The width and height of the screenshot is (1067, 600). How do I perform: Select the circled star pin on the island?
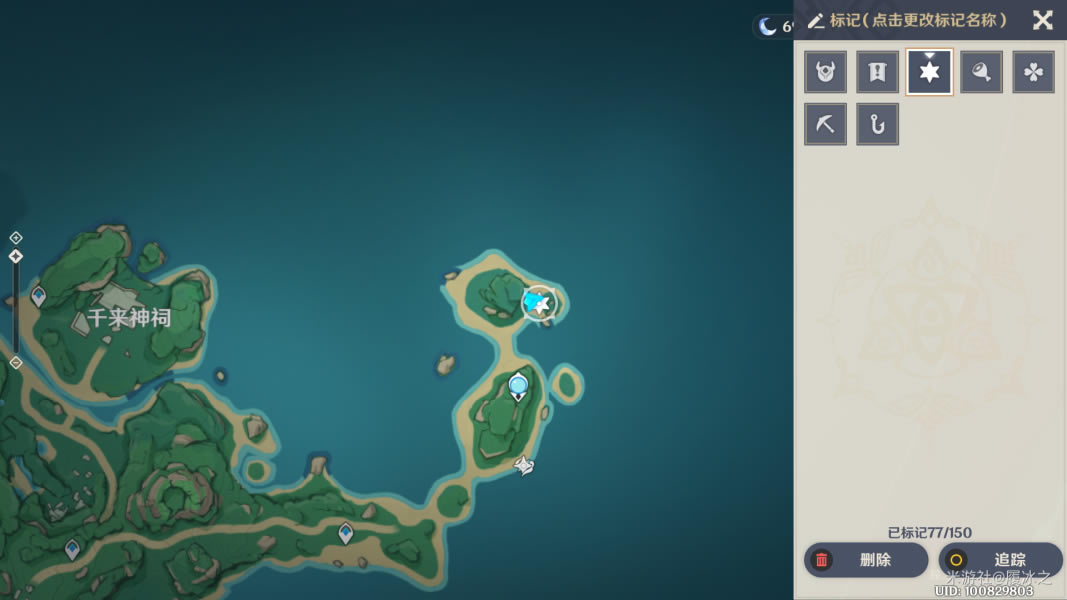coord(539,303)
